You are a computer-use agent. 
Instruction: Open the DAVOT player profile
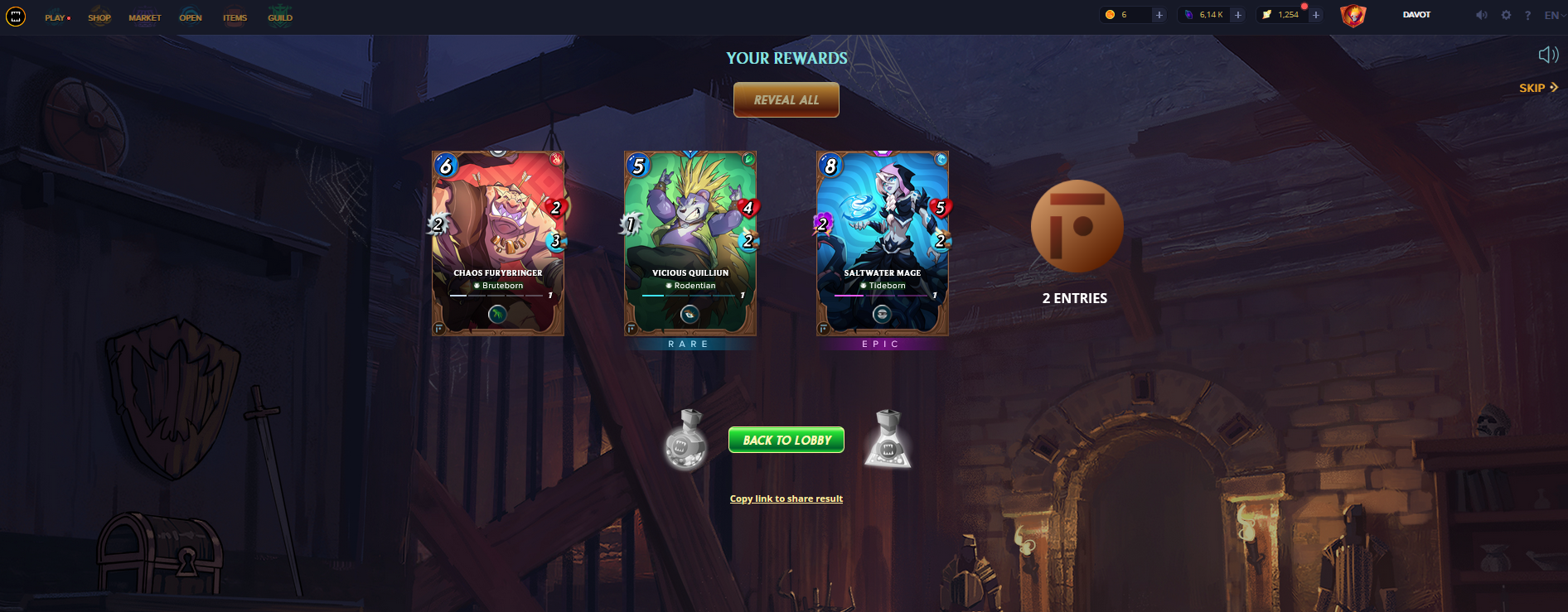click(x=1416, y=15)
